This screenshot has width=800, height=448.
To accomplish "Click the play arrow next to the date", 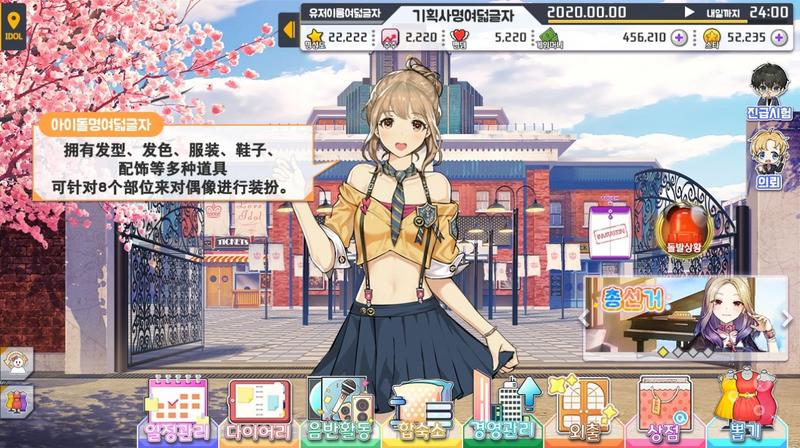I will coord(690,13).
